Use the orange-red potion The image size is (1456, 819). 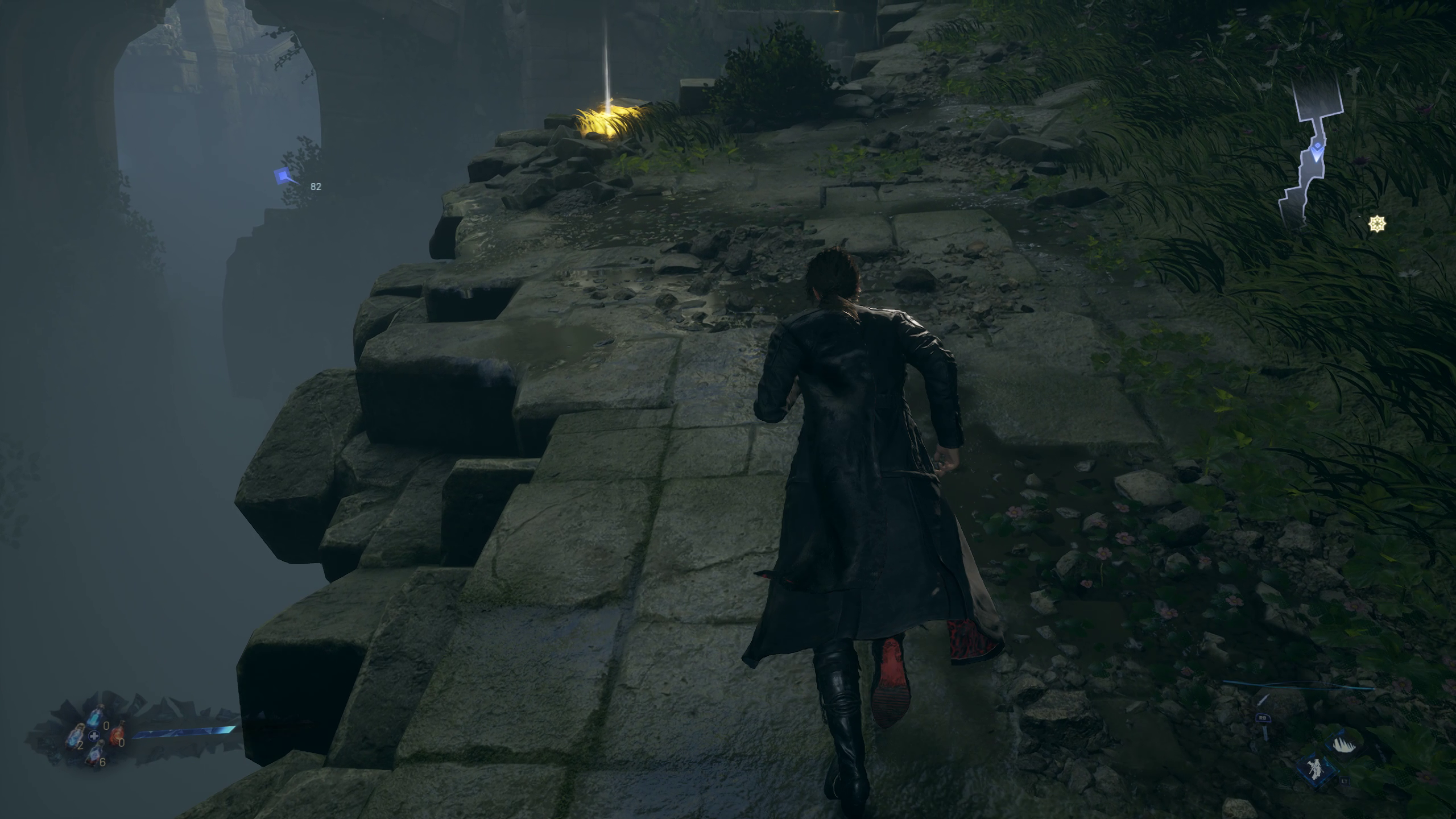pos(117,734)
